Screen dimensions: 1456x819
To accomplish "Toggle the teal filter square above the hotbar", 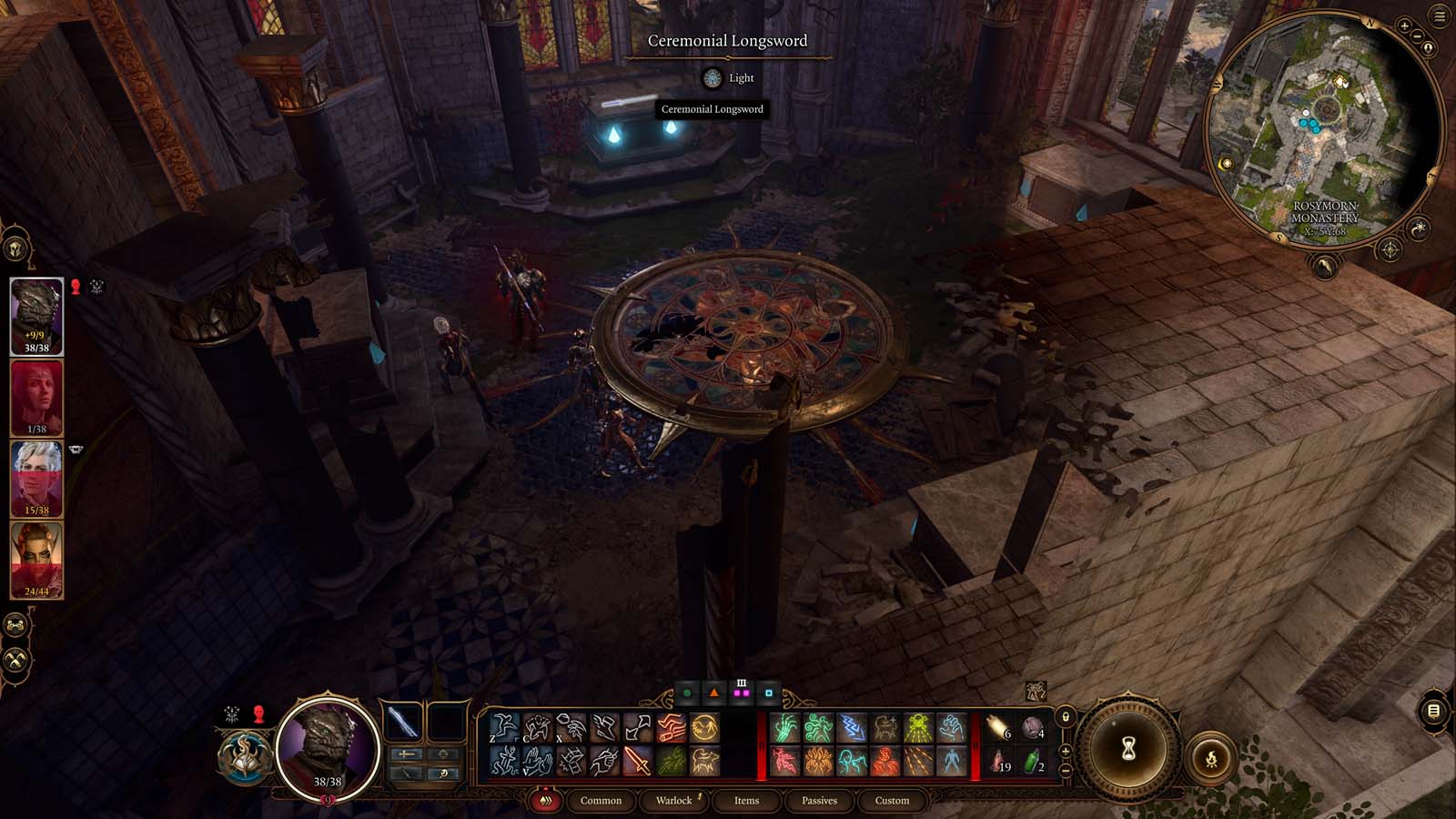I will (769, 693).
